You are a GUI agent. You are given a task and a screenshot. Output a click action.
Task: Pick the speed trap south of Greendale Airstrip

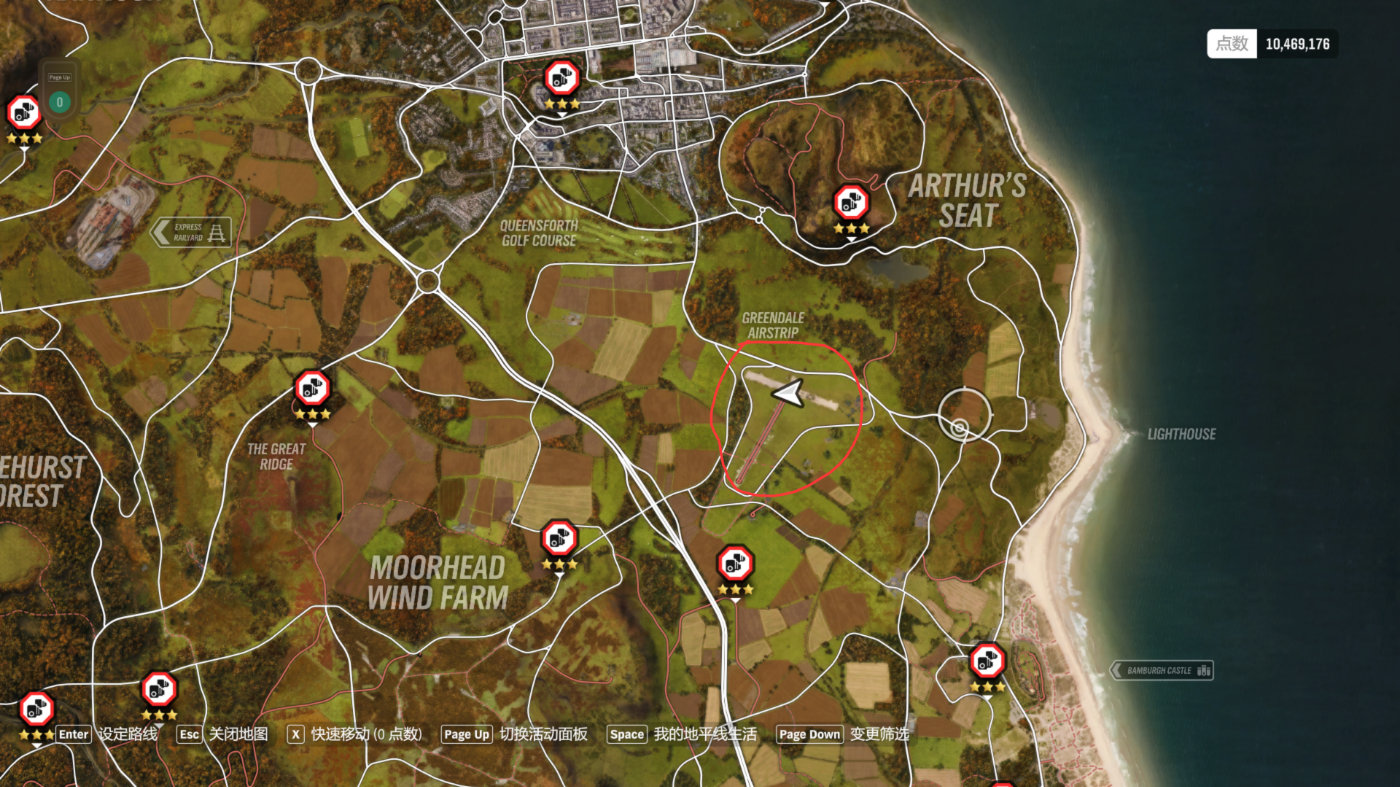(x=735, y=564)
